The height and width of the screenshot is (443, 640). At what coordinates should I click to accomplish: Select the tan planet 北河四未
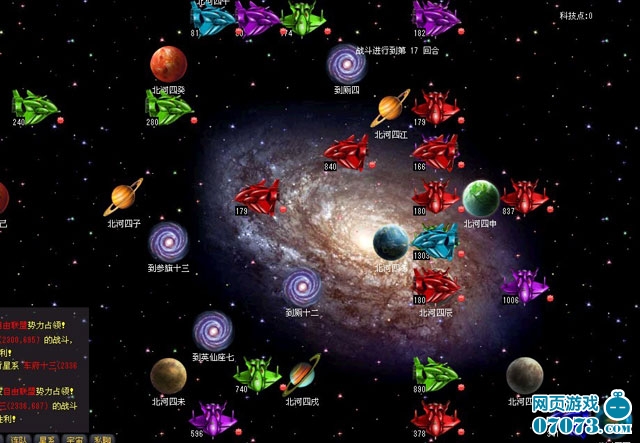pos(168,376)
